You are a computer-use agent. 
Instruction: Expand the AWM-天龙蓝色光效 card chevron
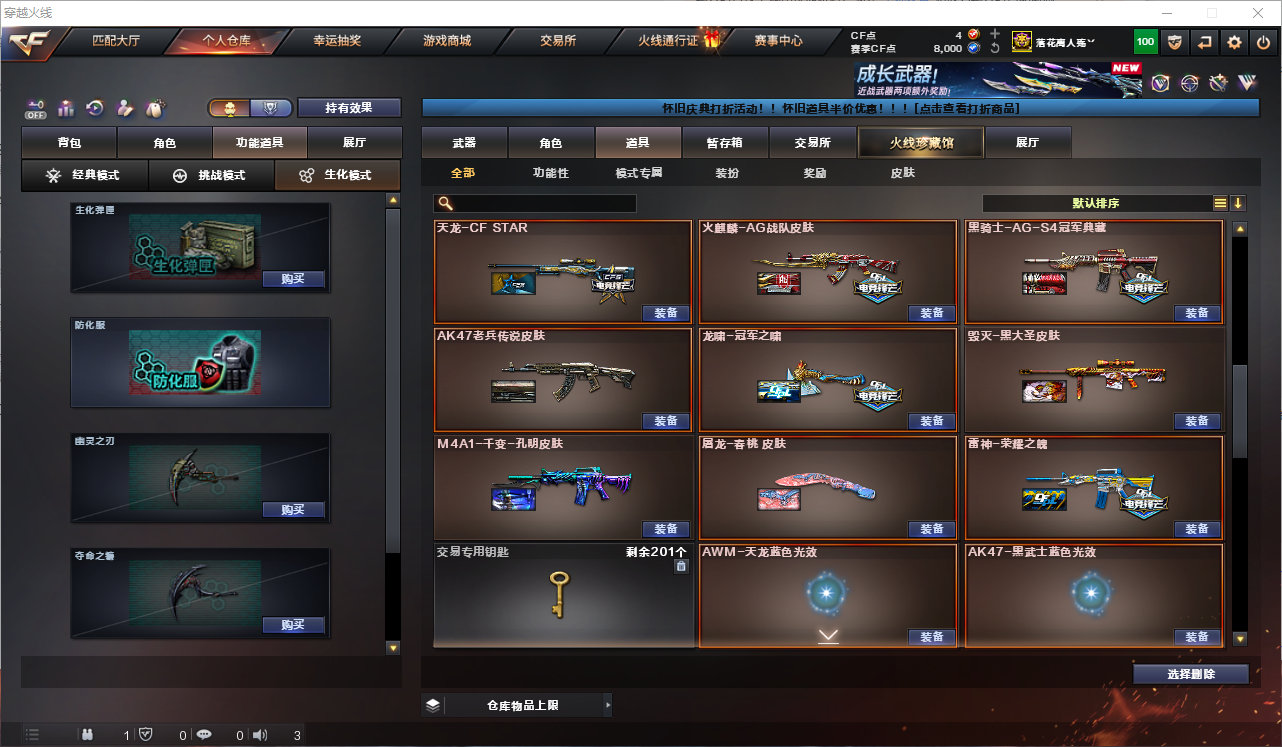point(827,633)
